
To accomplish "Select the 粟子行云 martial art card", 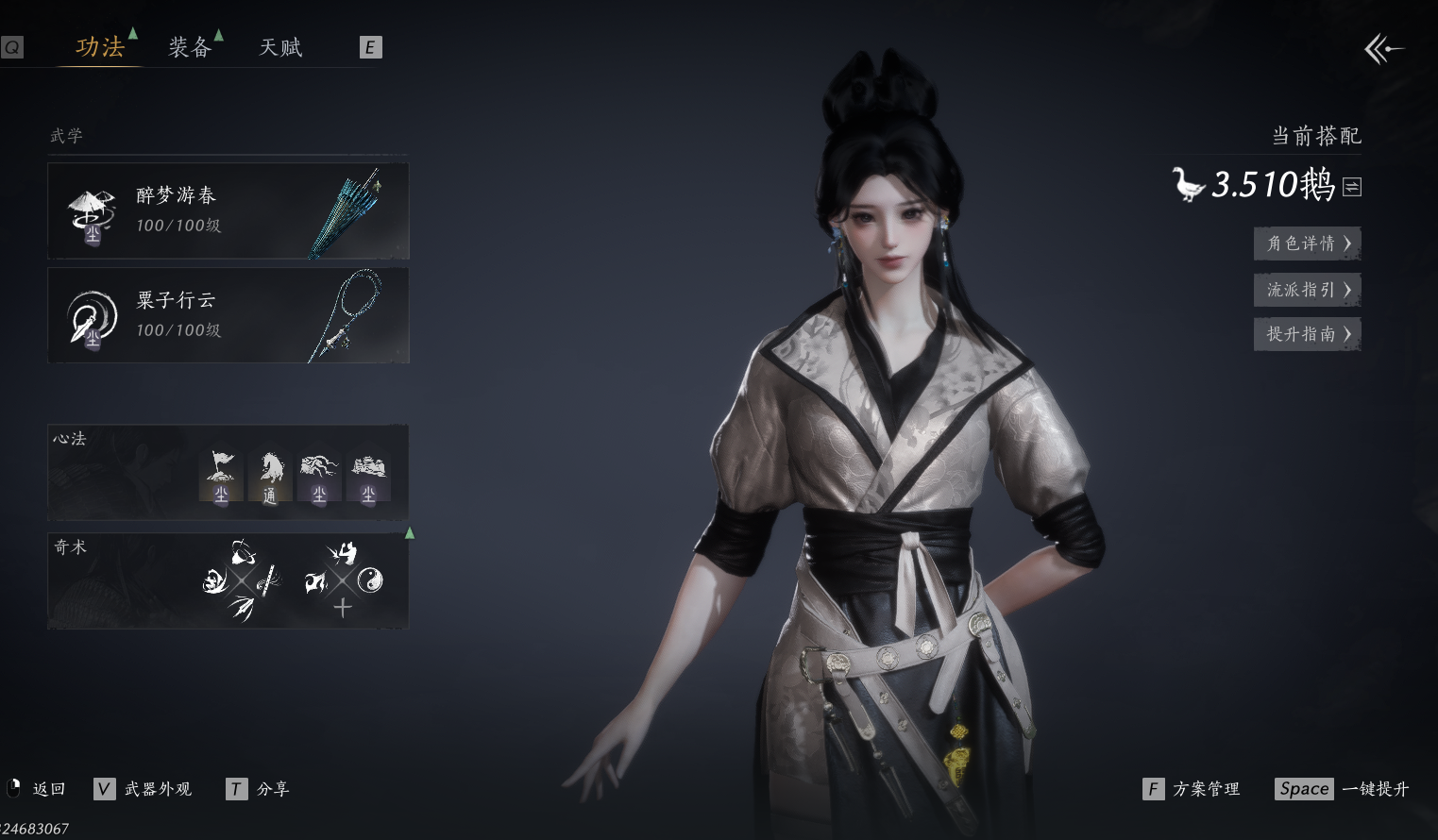I will tap(228, 315).
